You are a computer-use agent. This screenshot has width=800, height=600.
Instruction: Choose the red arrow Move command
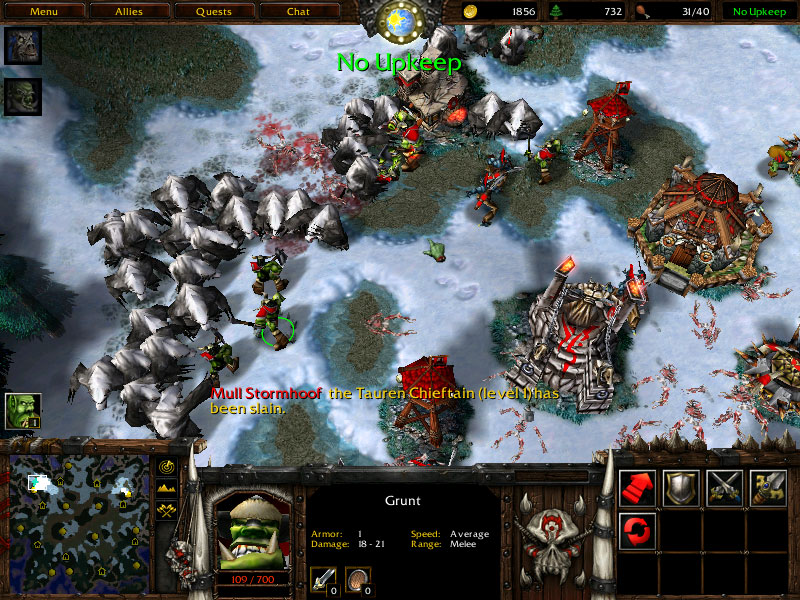tap(637, 487)
